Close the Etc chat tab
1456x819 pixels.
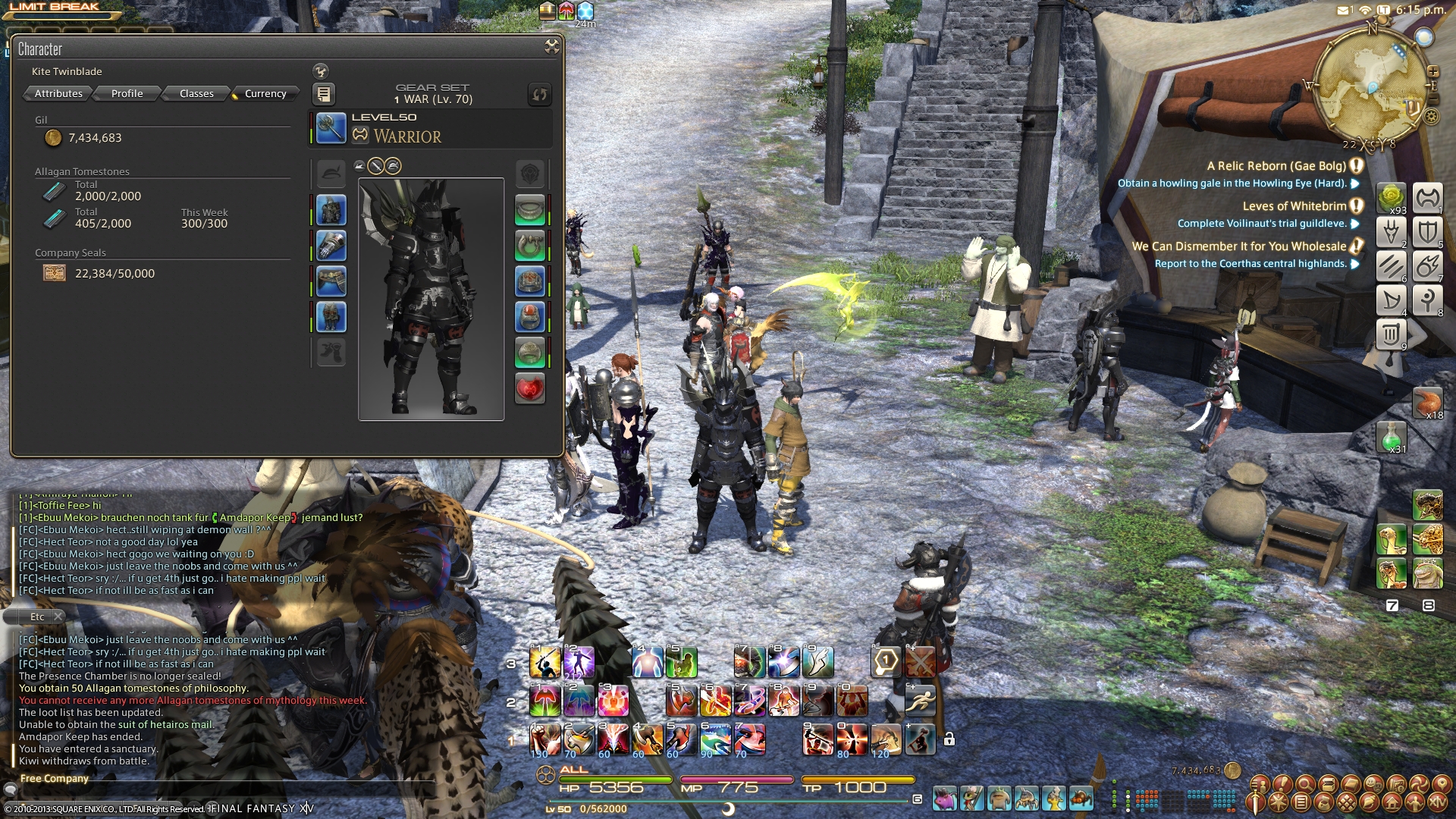[x=58, y=617]
